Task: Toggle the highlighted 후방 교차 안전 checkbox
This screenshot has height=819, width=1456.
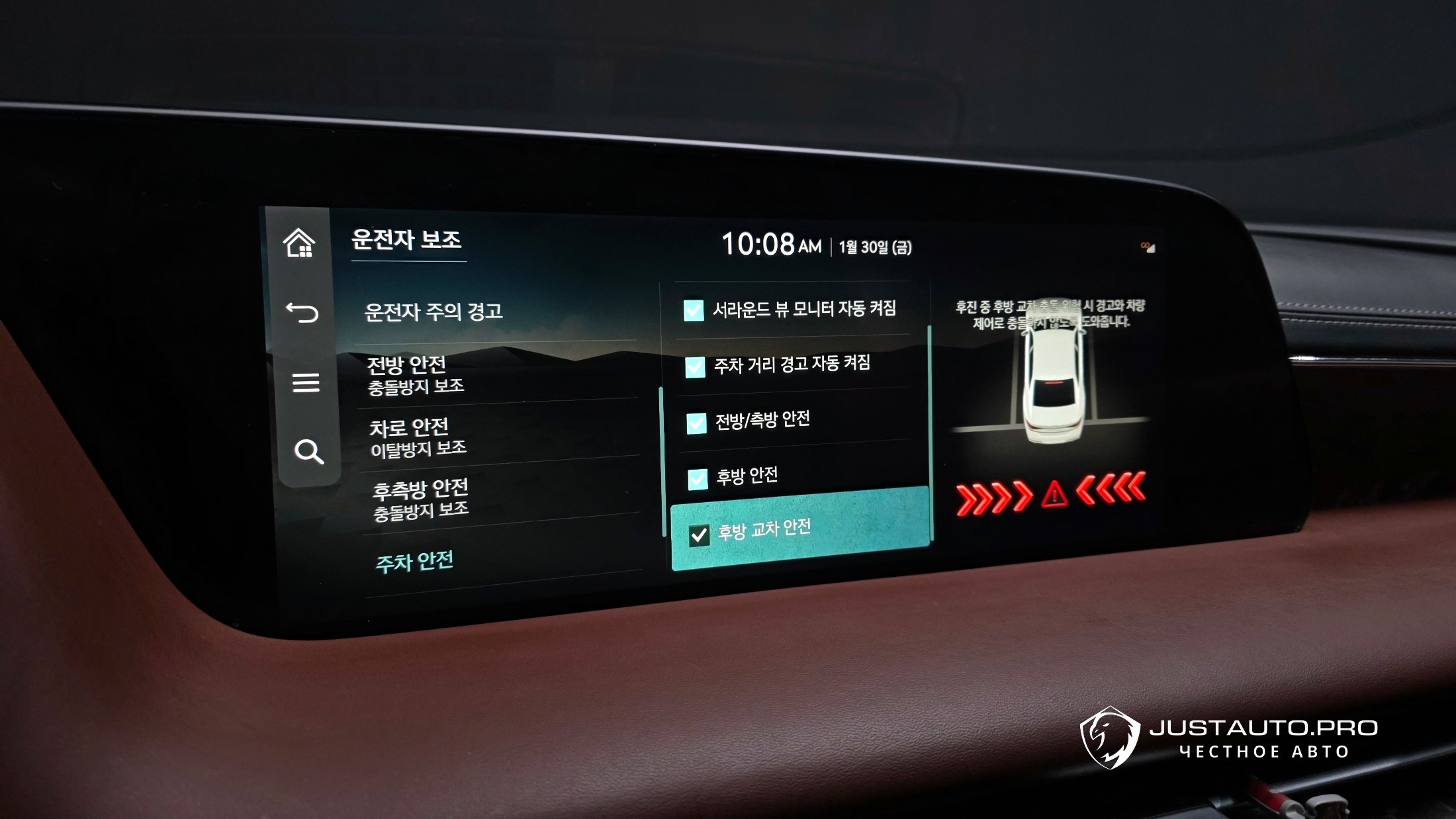Action: tap(699, 535)
